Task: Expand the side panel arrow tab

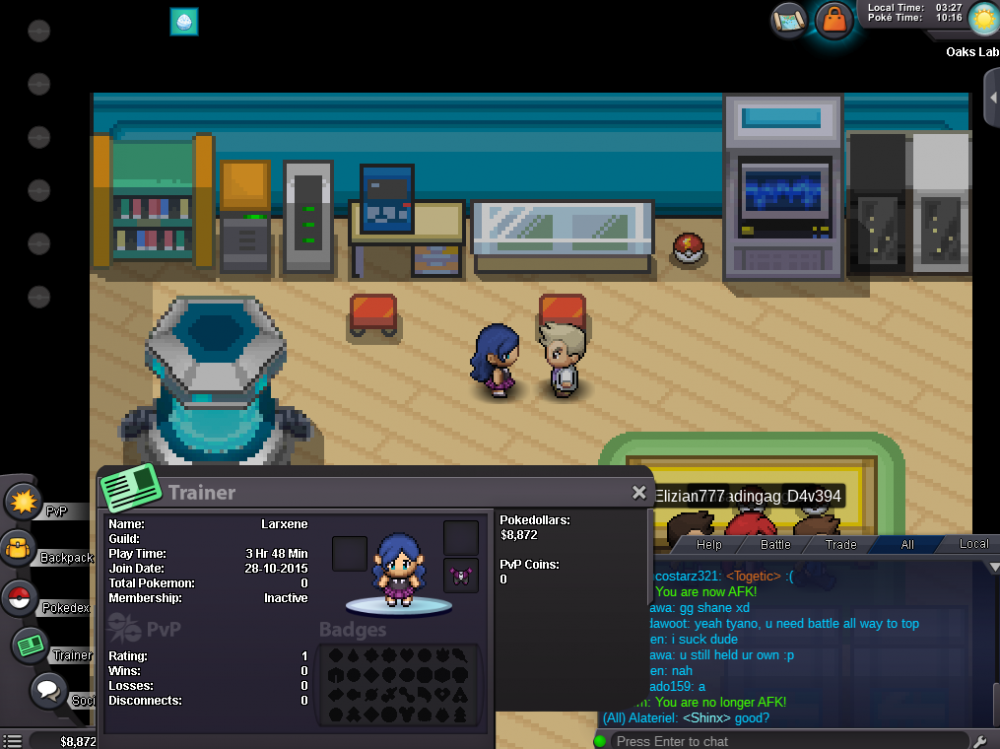Action: tap(992, 97)
